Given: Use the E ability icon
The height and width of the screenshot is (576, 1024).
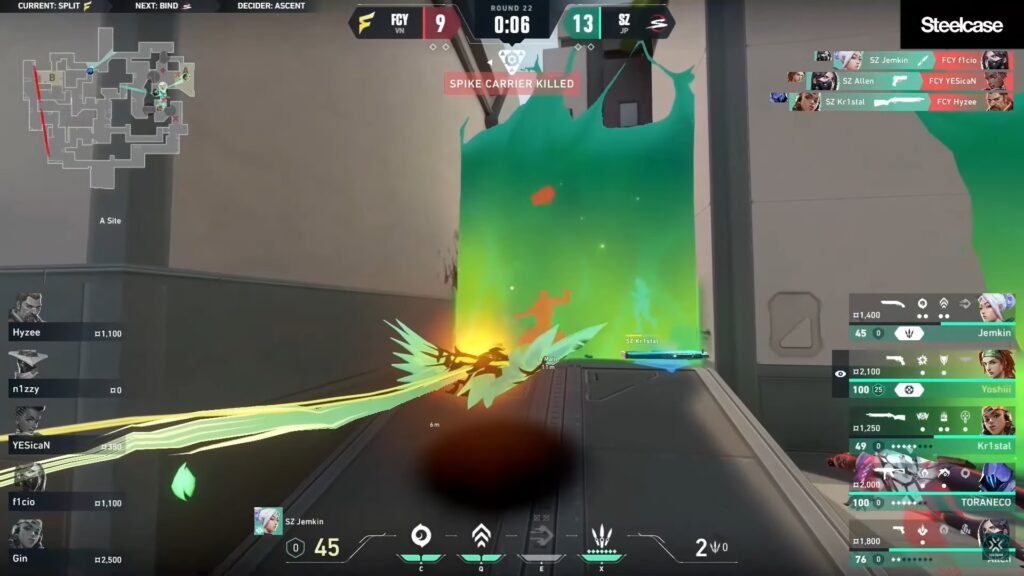Looking at the screenshot, I should pyautogui.click(x=541, y=539).
